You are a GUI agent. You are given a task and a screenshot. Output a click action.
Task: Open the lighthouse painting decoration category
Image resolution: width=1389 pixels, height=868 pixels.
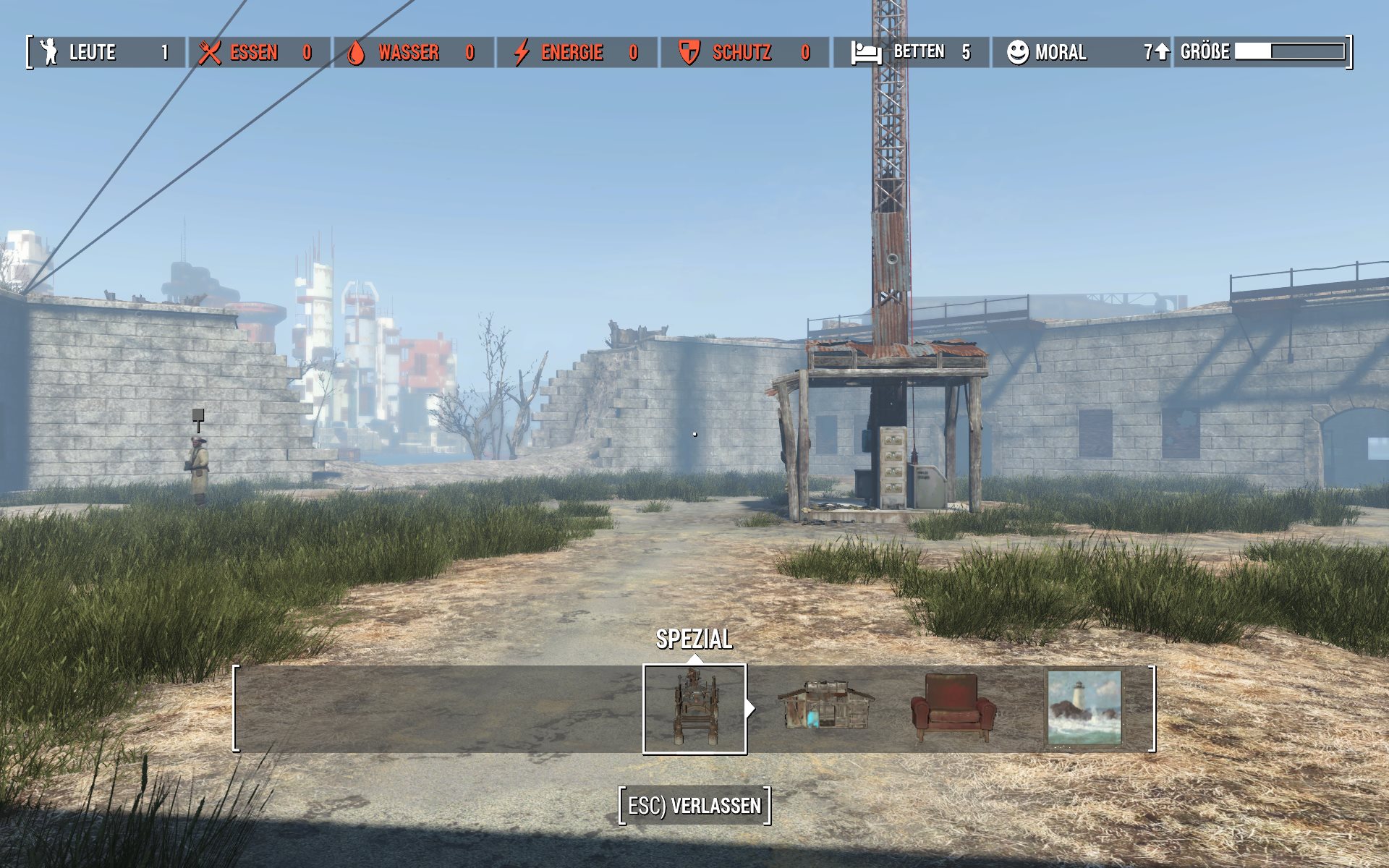(1084, 708)
